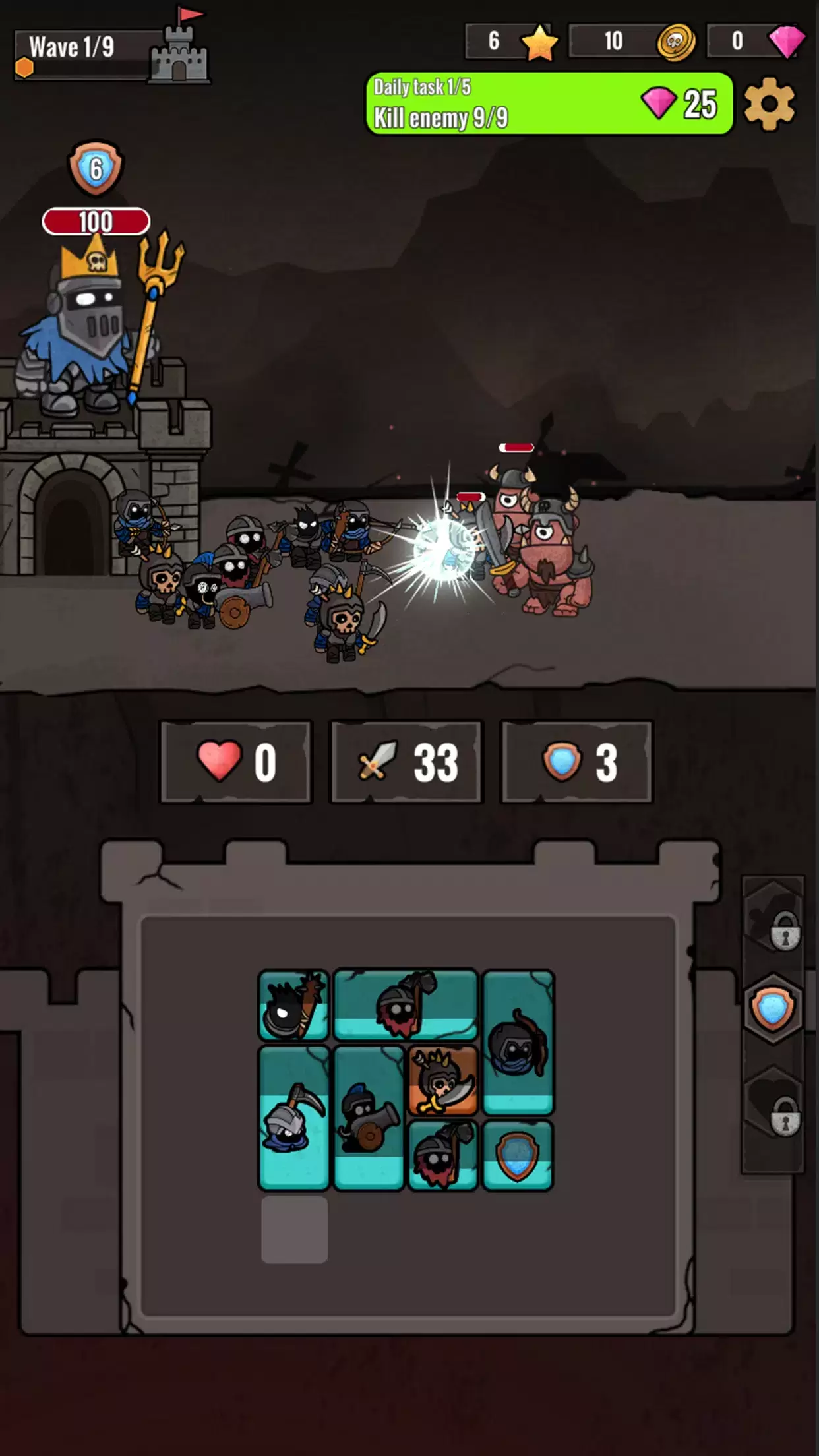Tap the empty grey slot below the board

(294, 1229)
